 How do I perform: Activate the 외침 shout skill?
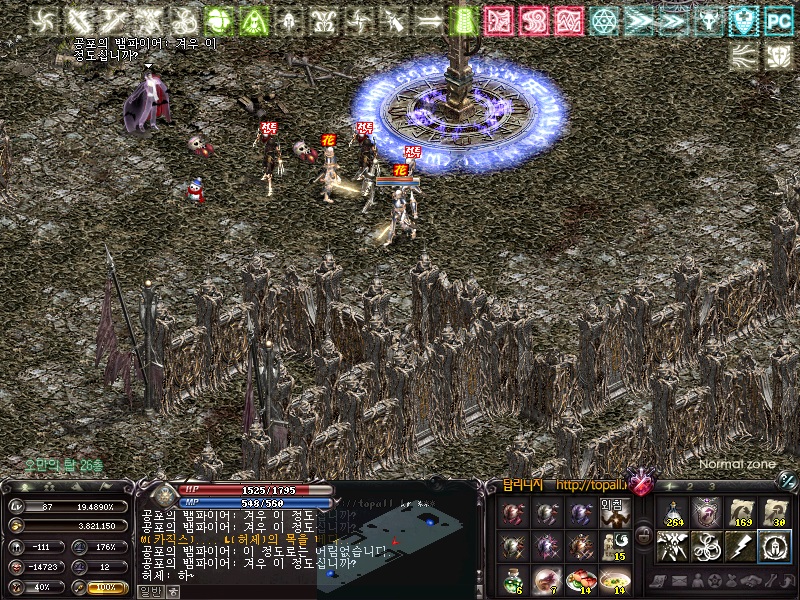tap(614, 513)
